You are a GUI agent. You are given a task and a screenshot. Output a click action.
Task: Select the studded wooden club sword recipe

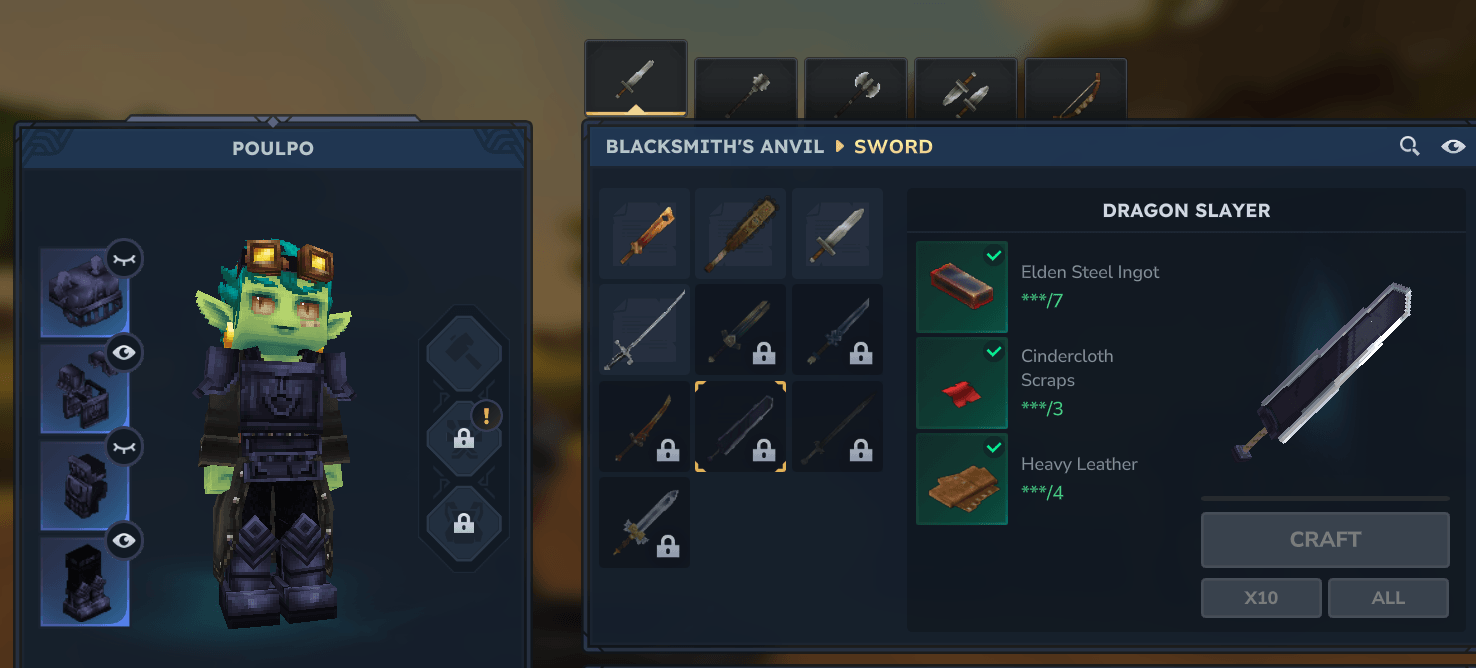click(740, 234)
